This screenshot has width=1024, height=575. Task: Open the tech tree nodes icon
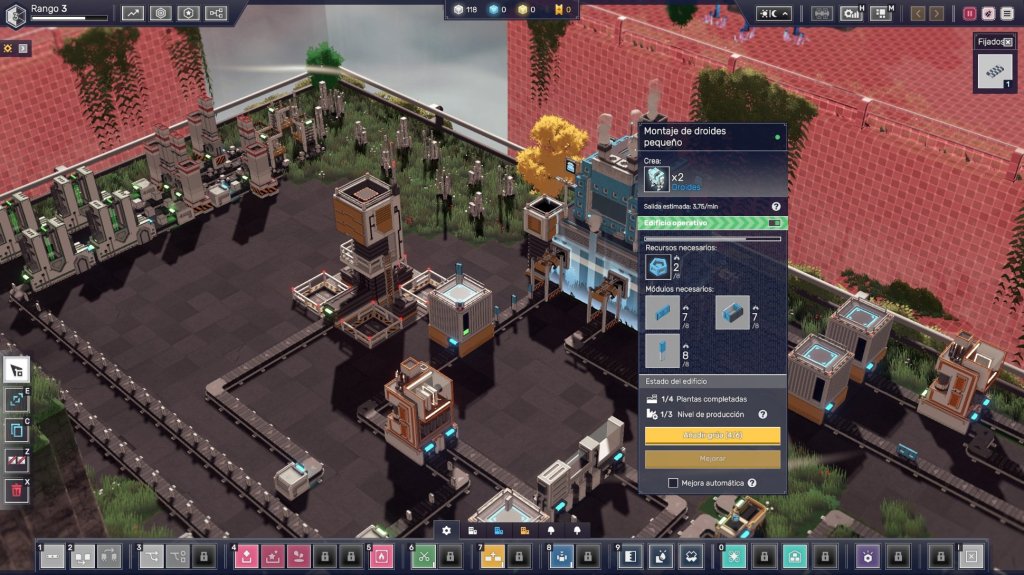click(216, 13)
